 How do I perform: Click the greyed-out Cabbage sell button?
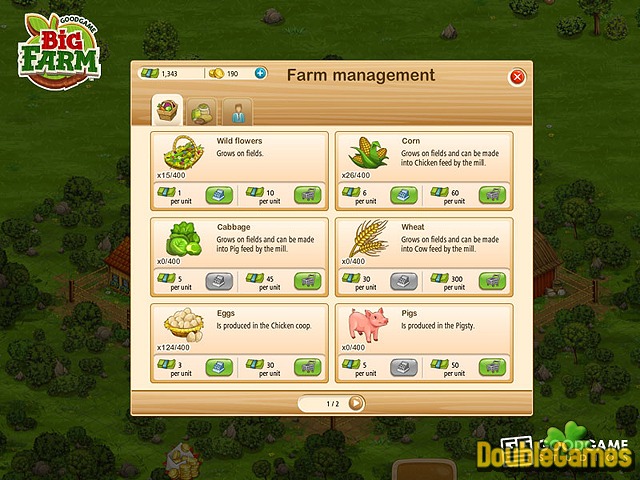(220, 281)
